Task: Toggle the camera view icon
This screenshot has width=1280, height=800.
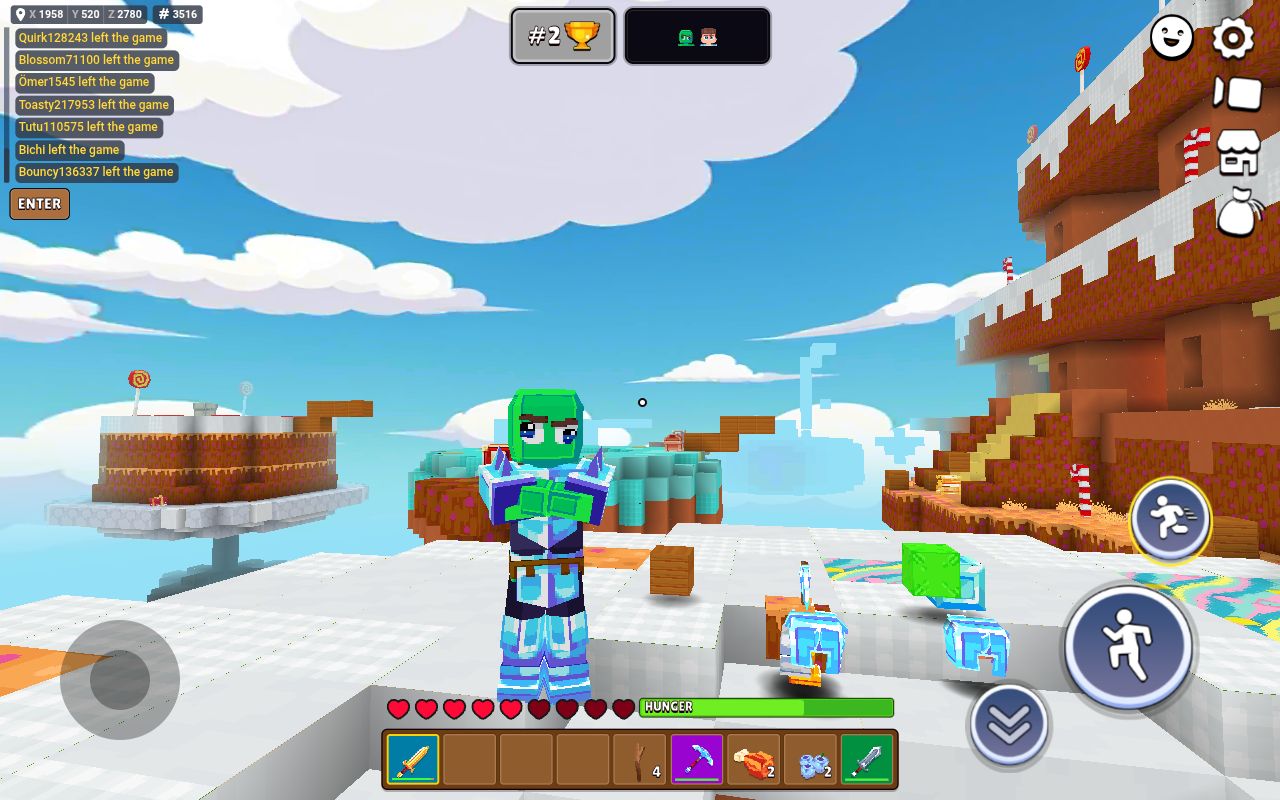Action: (x=1237, y=93)
